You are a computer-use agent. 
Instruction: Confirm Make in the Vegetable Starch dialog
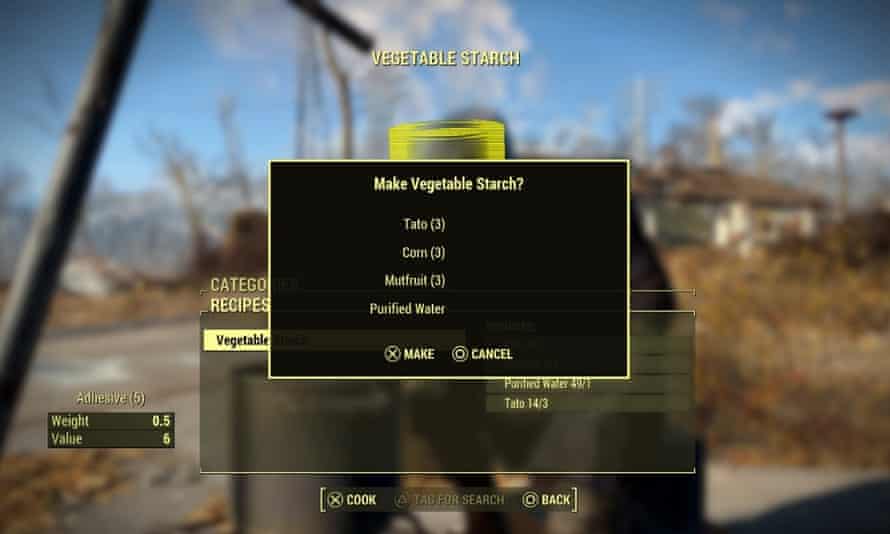coord(410,354)
